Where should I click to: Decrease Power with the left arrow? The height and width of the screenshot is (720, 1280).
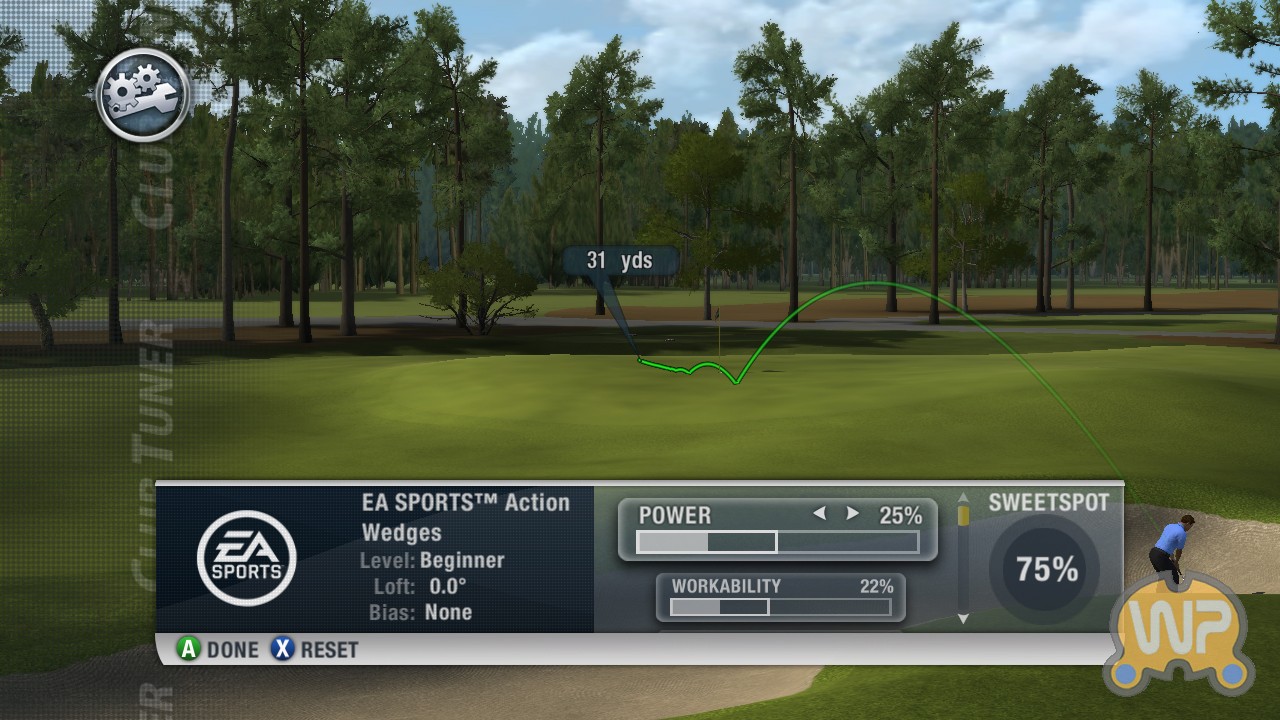click(x=820, y=514)
